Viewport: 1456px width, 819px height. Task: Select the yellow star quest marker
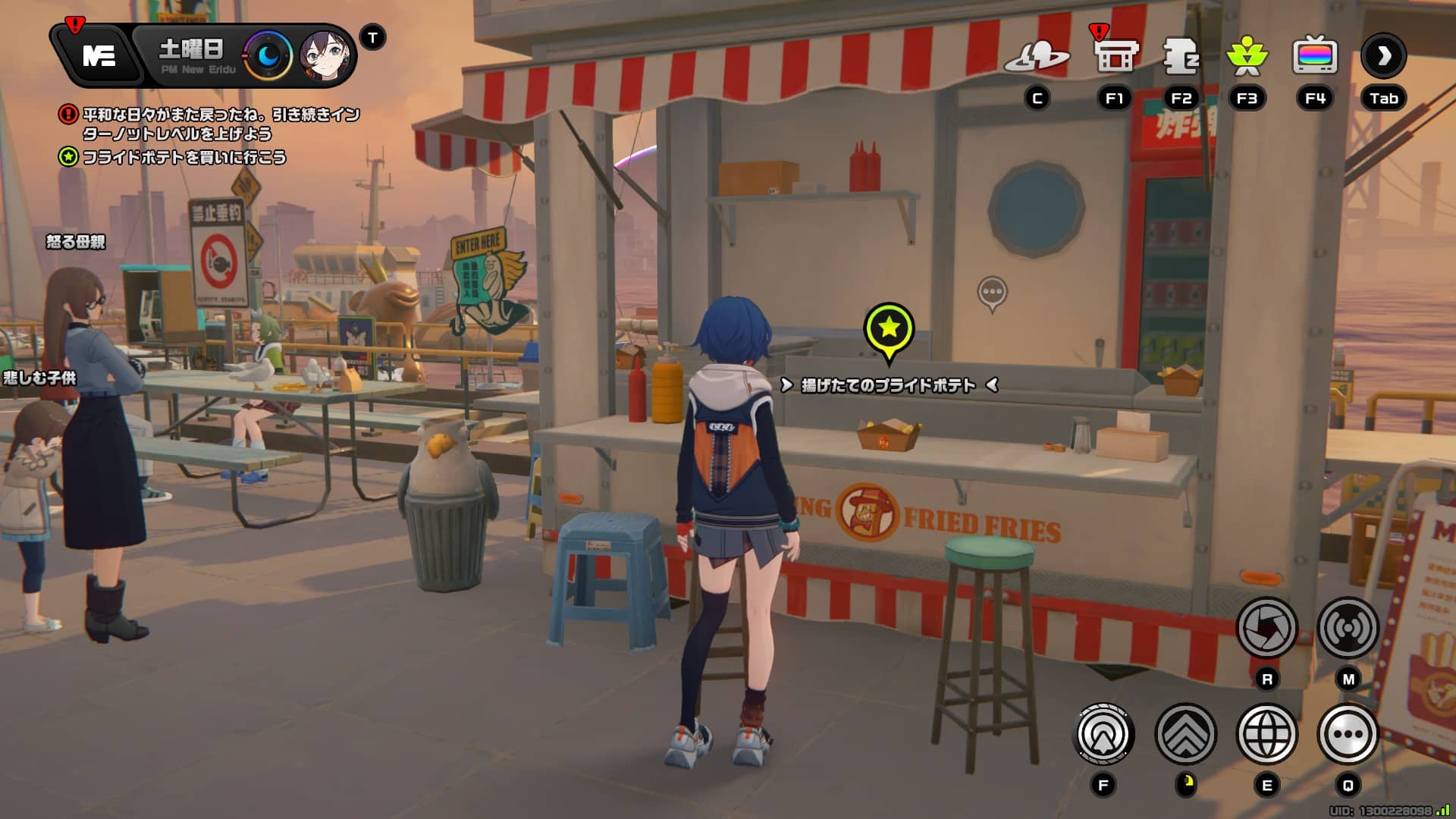(x=889, y=329)
